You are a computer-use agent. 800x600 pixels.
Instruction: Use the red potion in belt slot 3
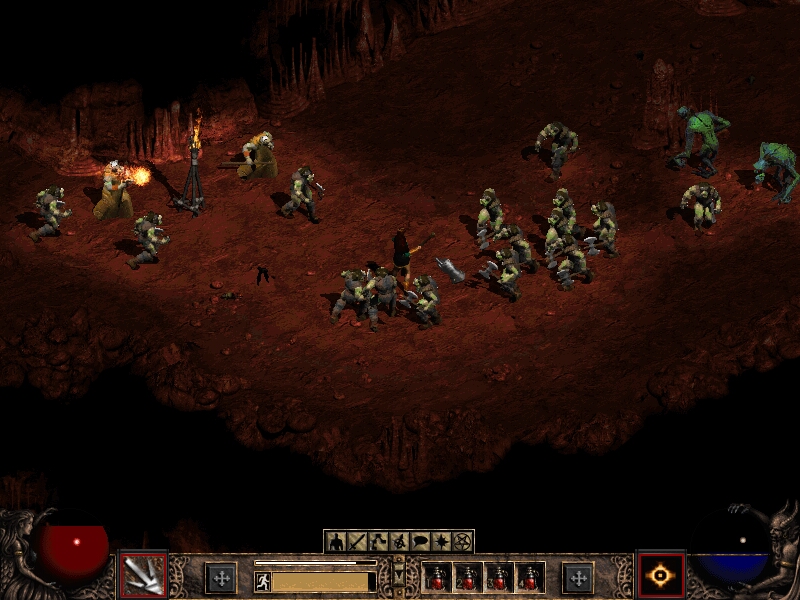pos(499,578)
